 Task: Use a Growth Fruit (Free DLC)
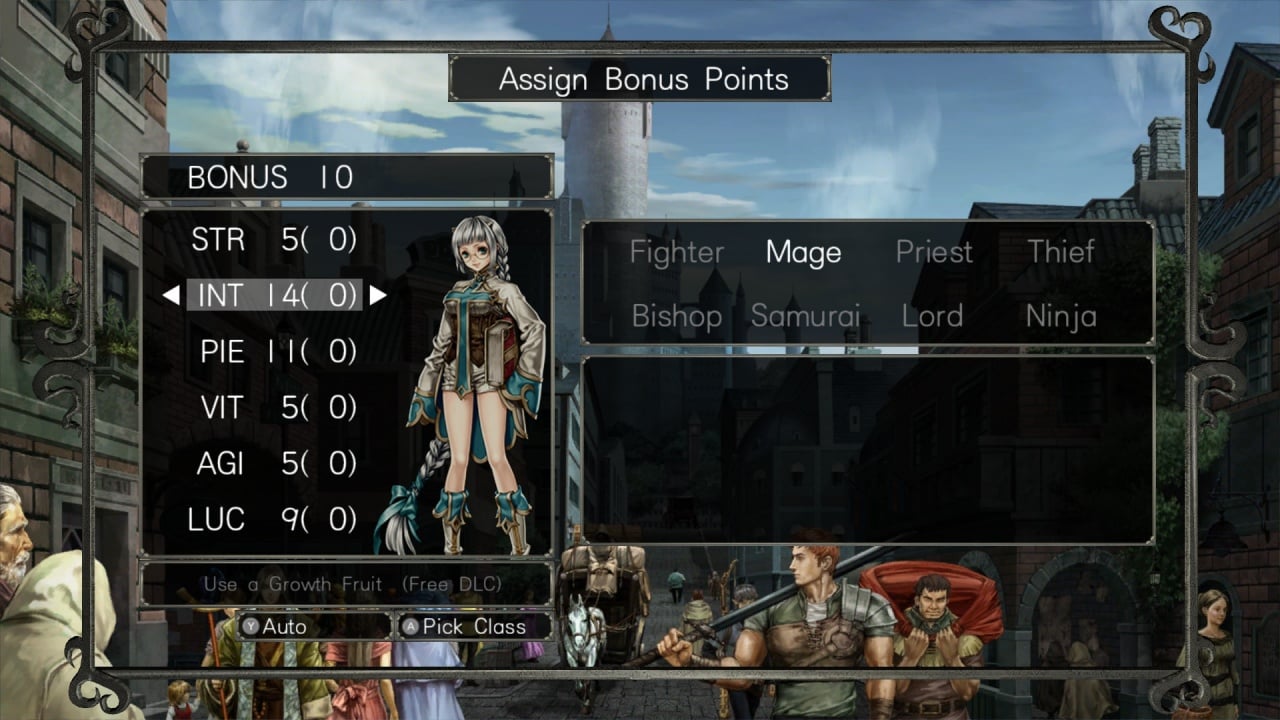pos(352,583)
